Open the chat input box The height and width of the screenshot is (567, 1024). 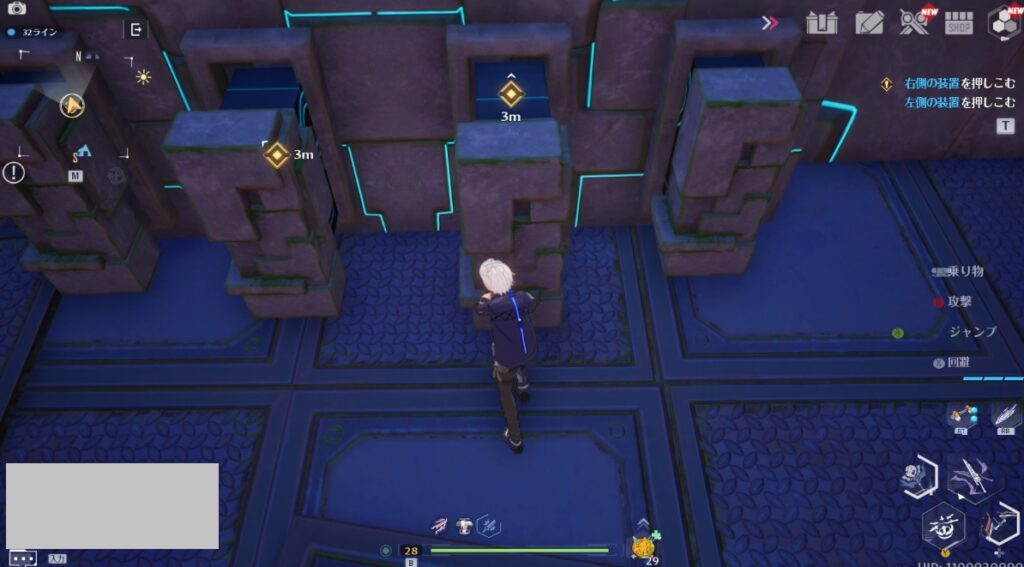(22, 558)
